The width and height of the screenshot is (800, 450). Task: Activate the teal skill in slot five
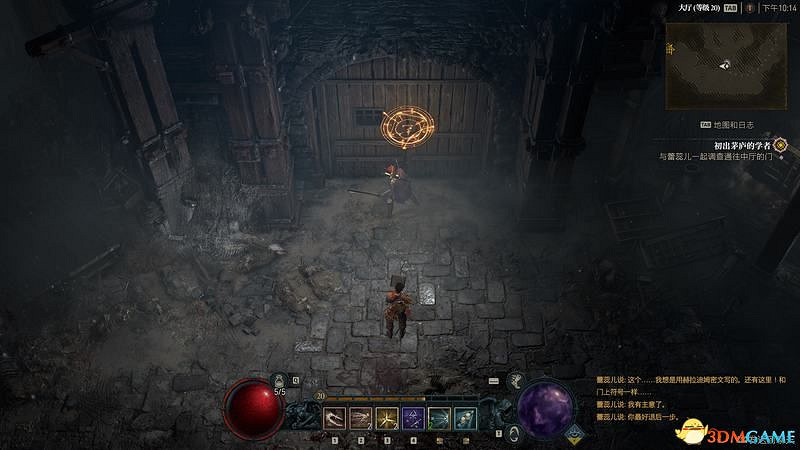coord(438,417)
